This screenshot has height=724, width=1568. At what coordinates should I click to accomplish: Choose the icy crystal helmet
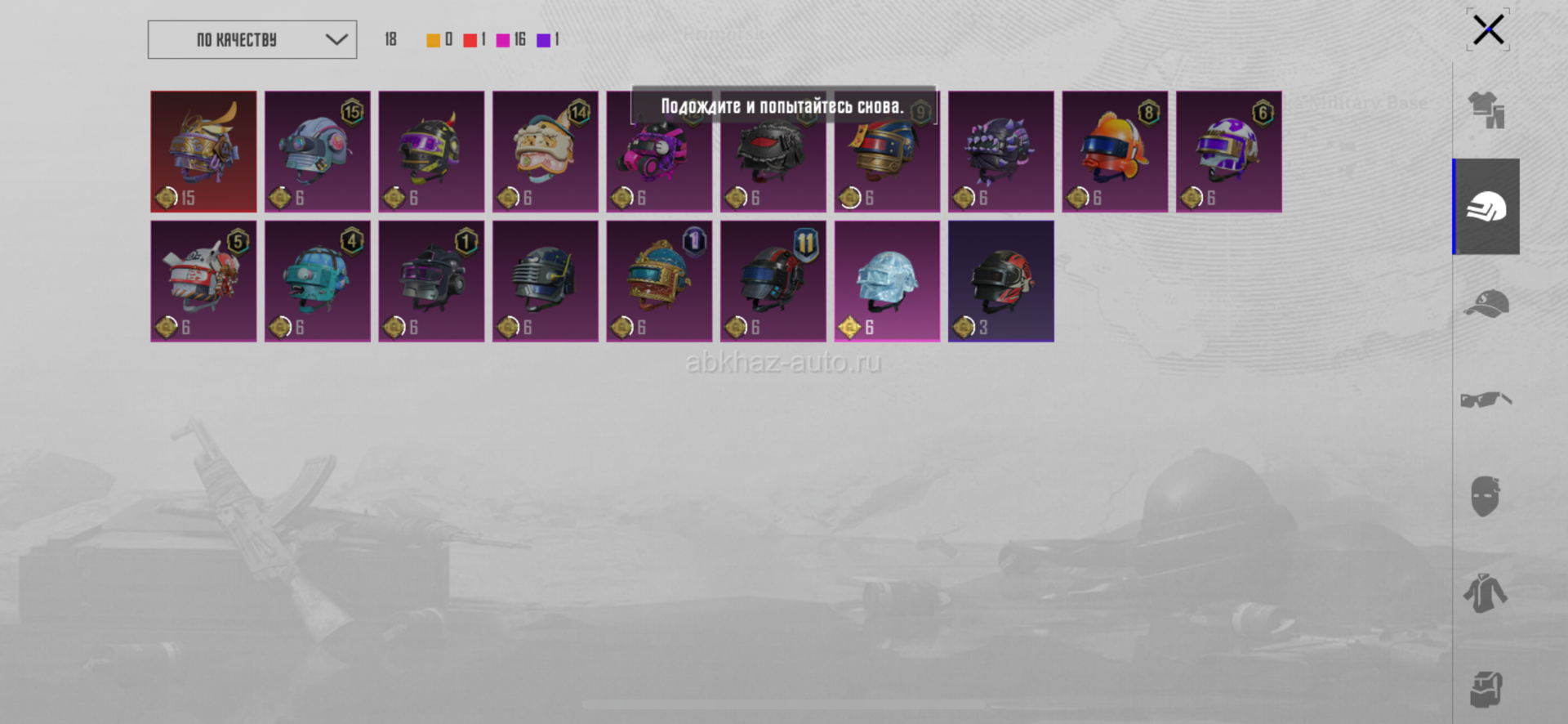click(887, 280)
